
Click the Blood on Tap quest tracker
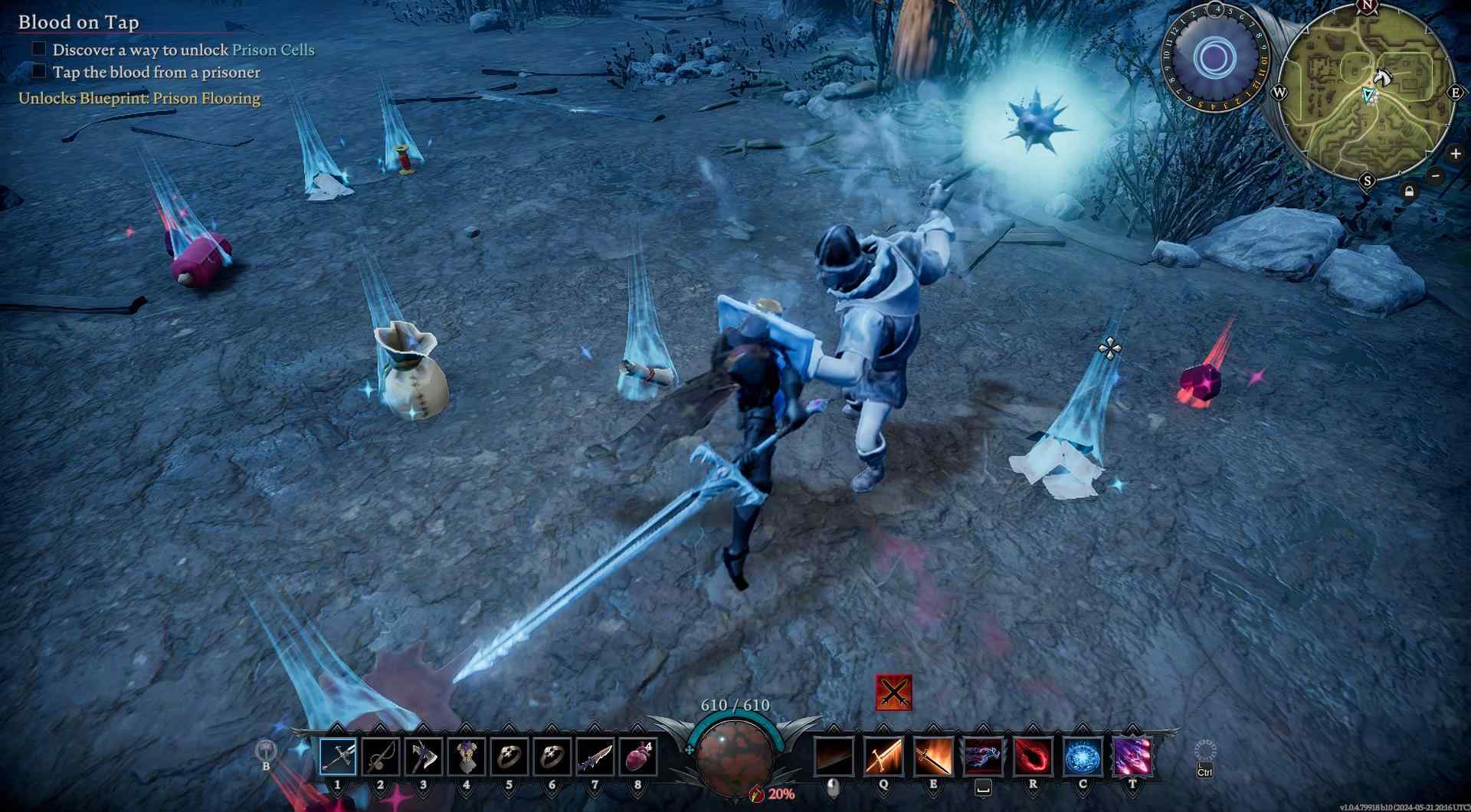pos(79,22)
